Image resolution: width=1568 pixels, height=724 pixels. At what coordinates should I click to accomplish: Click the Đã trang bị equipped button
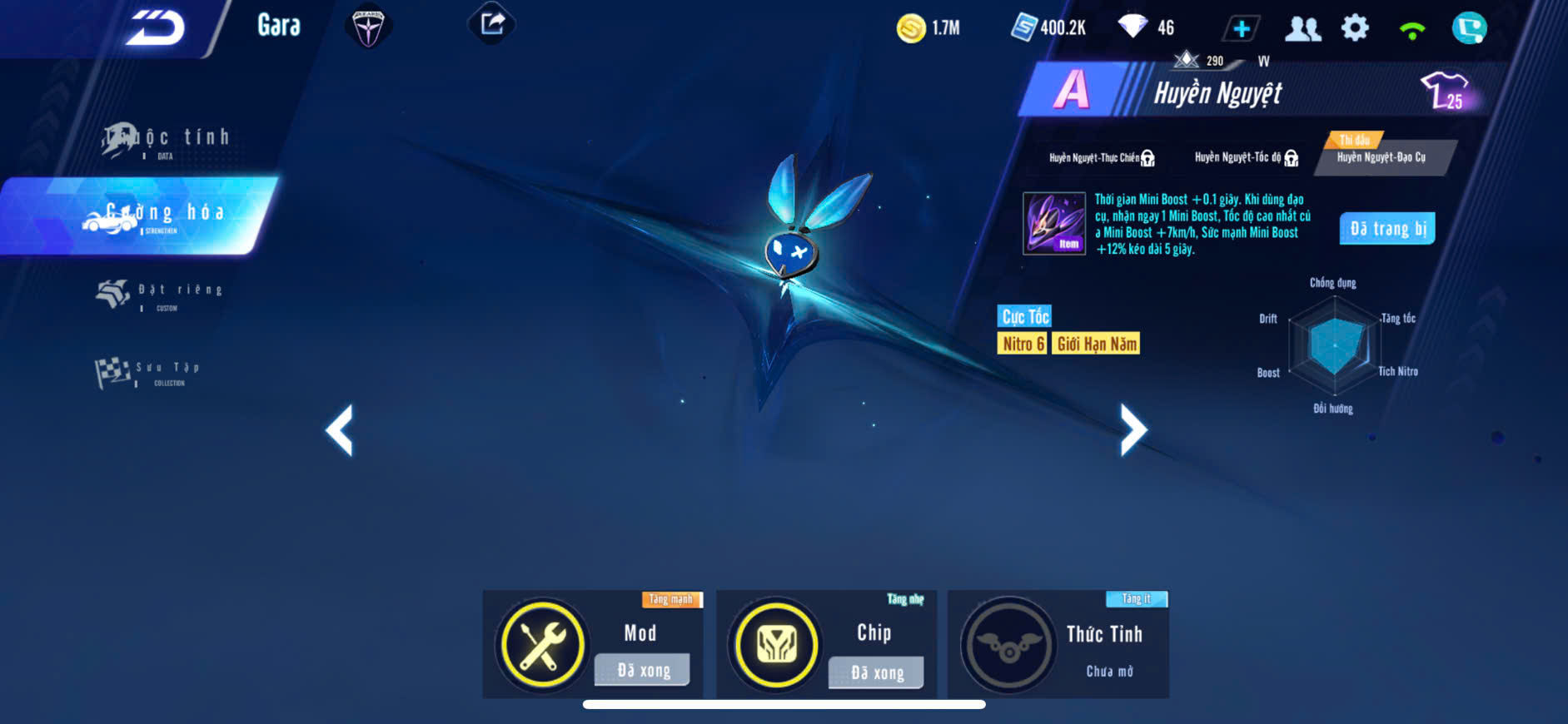point(1387,229)
